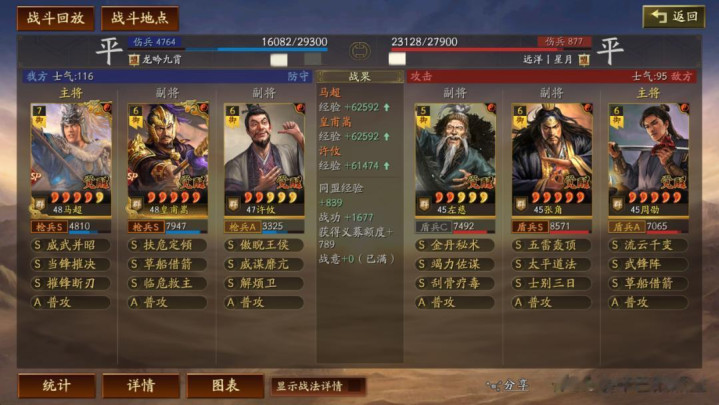Show the 战斗地点 battle location
Screen dimensions: 719x405
point(139,18)
